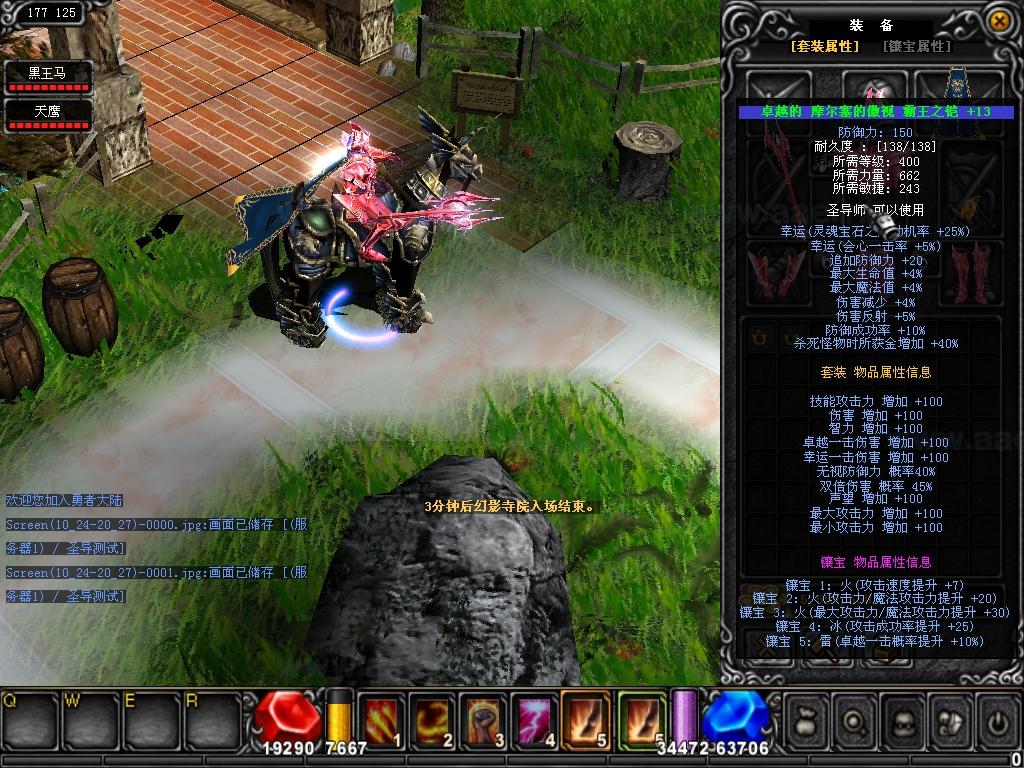Close the equipment panel

coord(998,20)
